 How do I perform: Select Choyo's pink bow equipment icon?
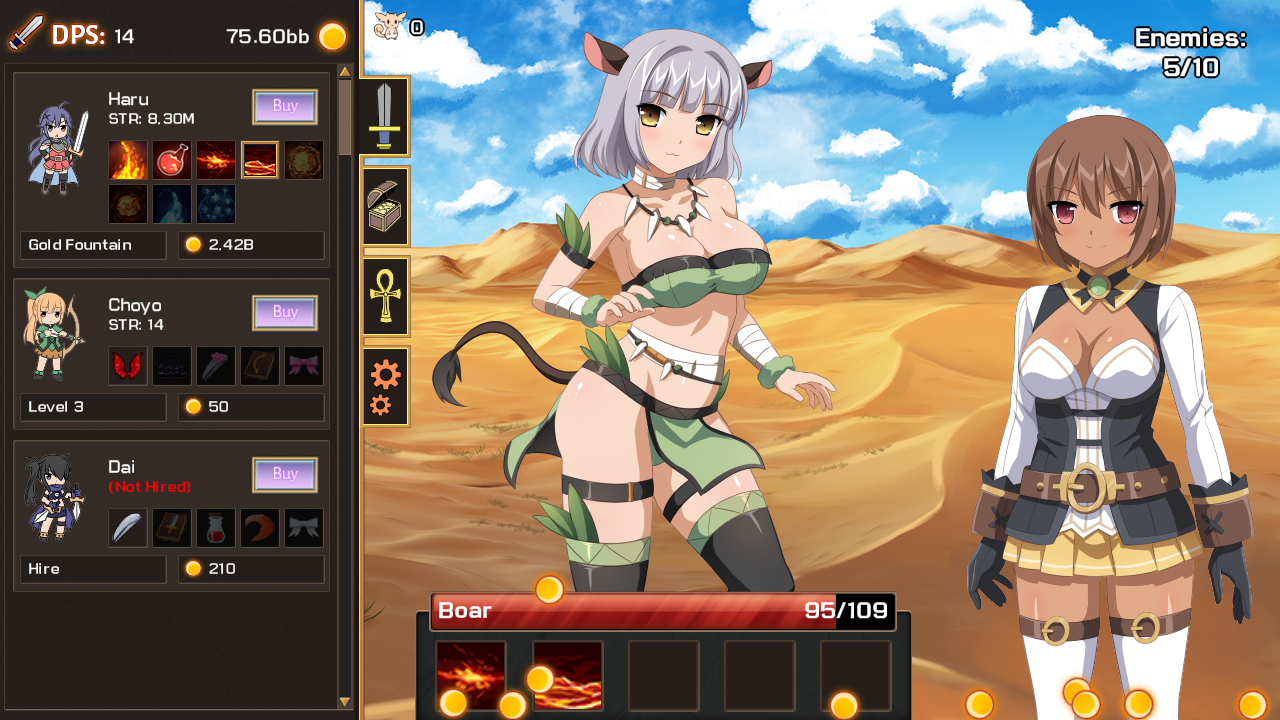click(304, 365)
